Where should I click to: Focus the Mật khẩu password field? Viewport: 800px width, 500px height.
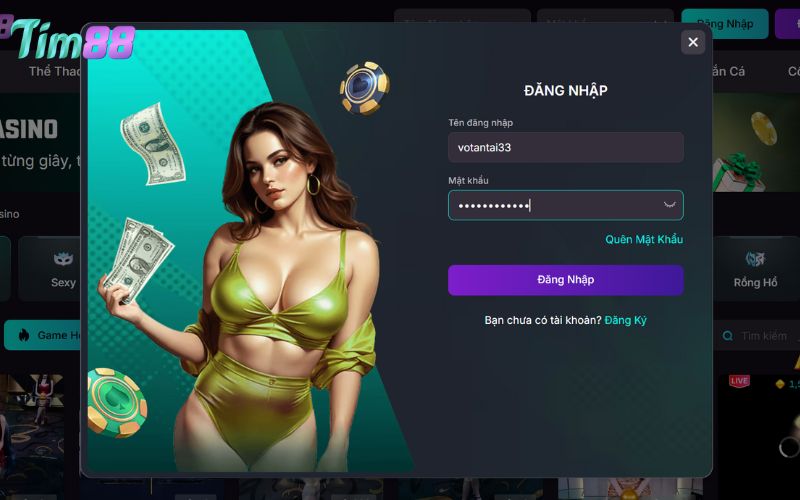[555, 205]
